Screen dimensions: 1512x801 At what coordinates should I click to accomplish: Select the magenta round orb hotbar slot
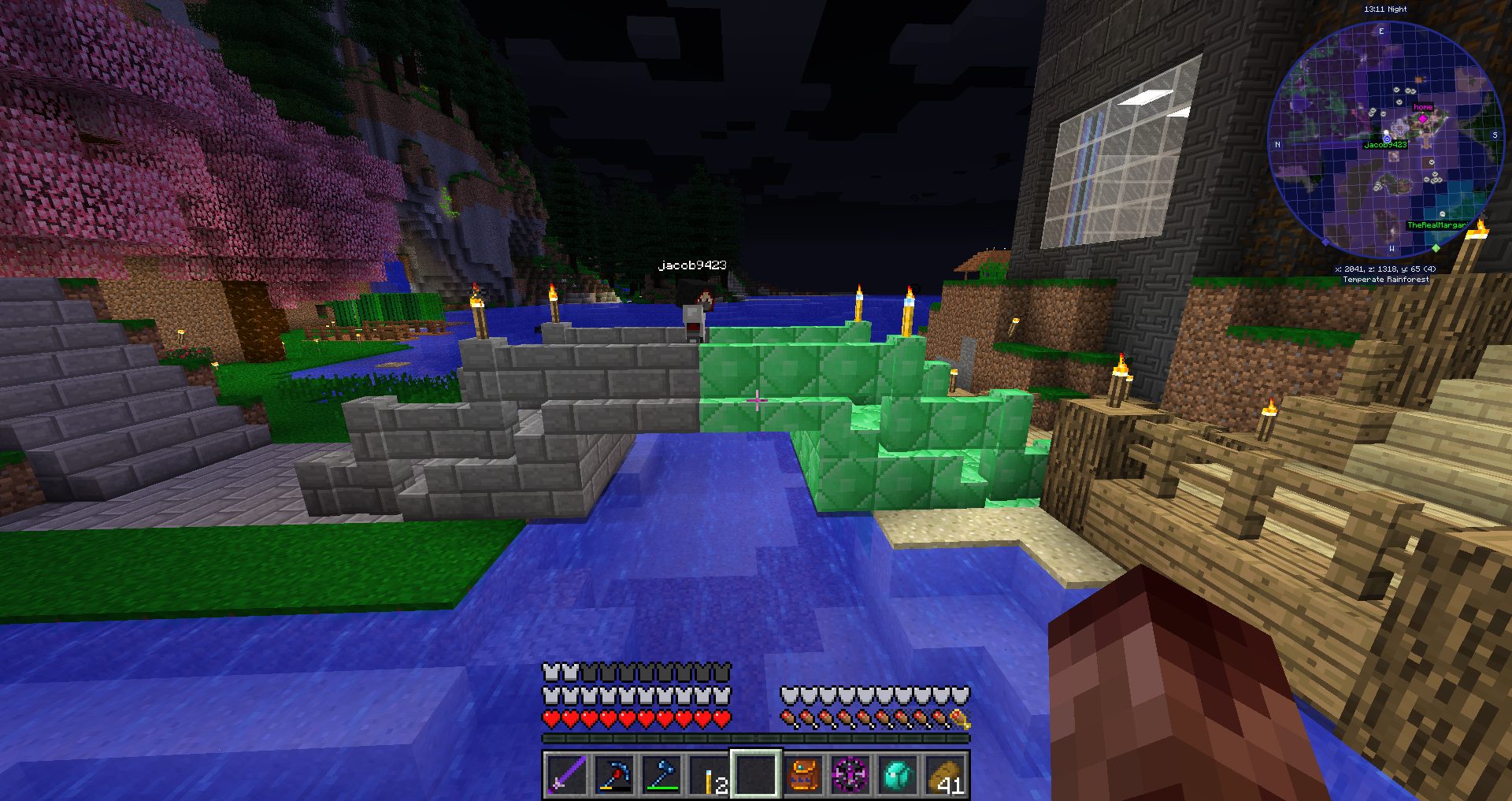850,774
